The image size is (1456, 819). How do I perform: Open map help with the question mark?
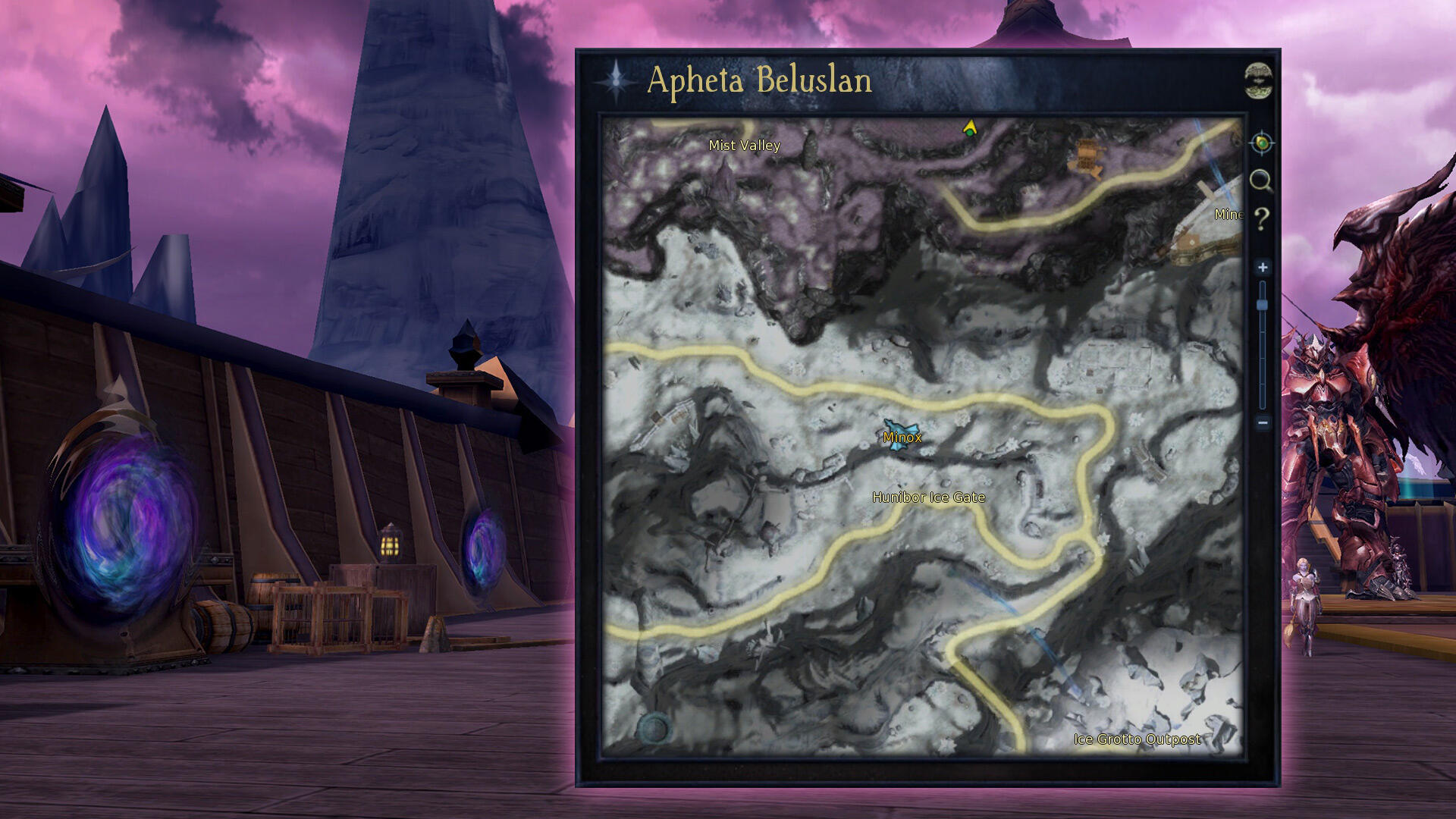(1261, 219)
